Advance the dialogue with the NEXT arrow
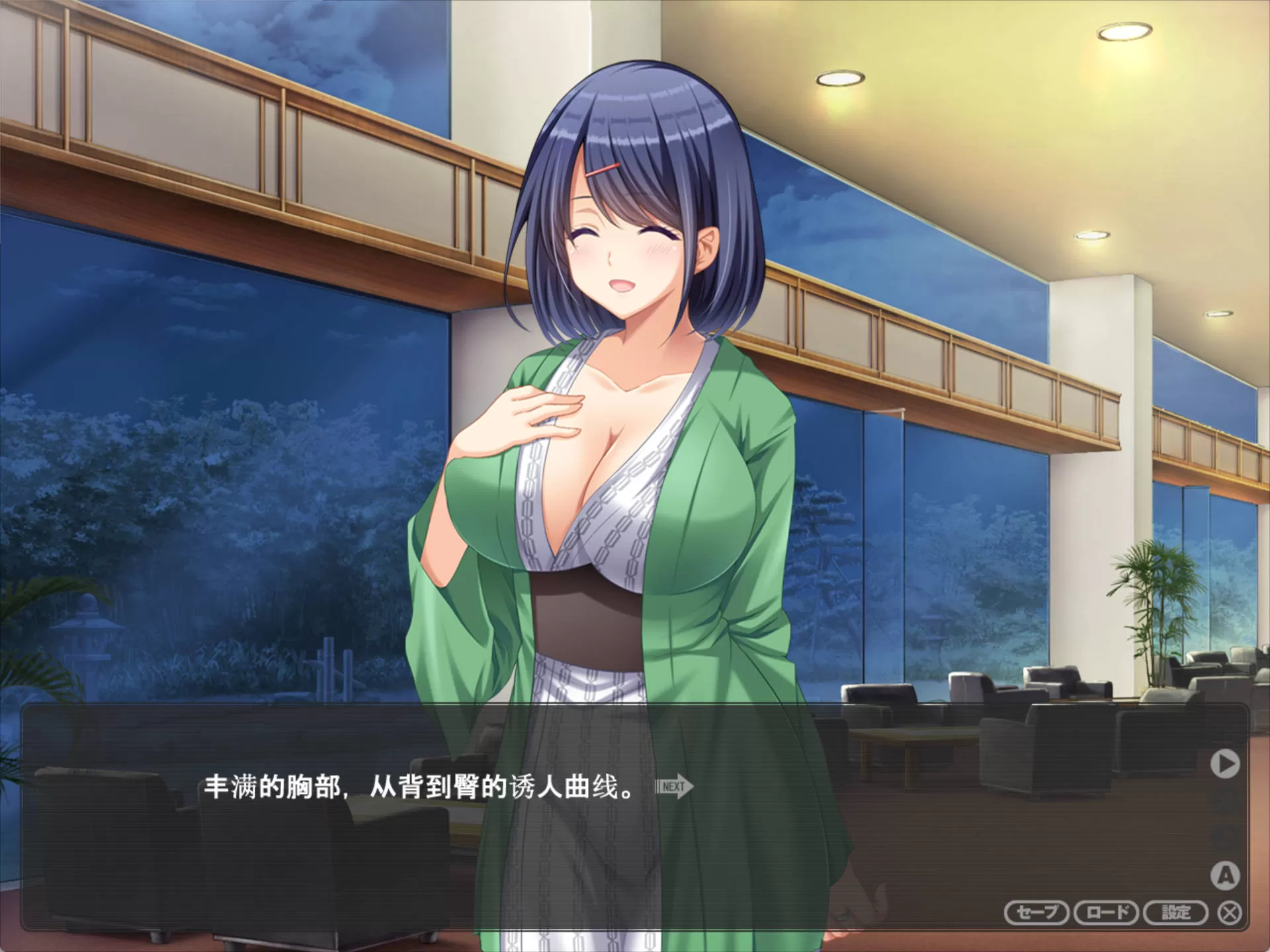This screenshot has height=952, width=1270. 674,787
